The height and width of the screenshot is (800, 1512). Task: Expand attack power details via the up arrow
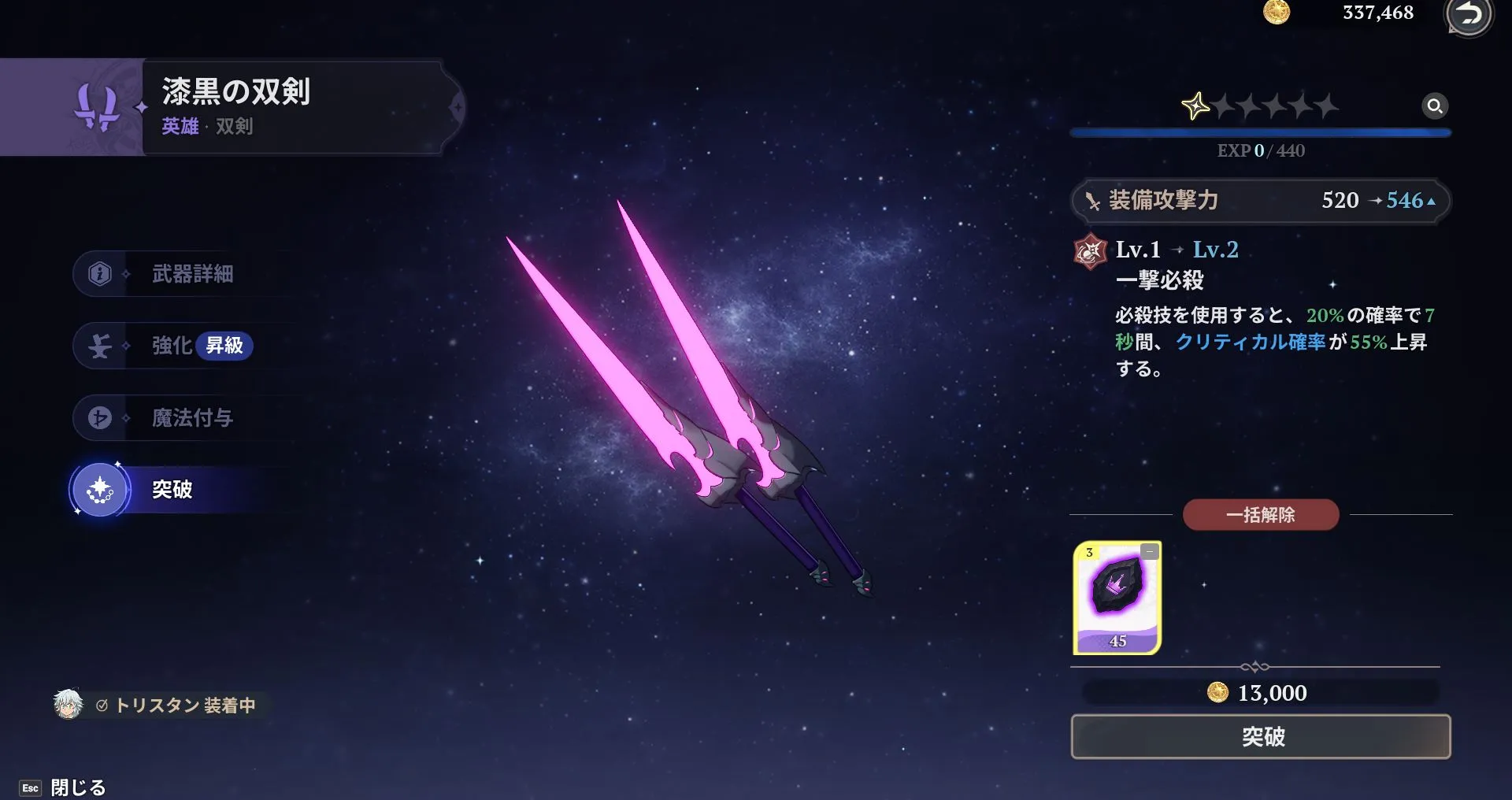point(1432,201)
